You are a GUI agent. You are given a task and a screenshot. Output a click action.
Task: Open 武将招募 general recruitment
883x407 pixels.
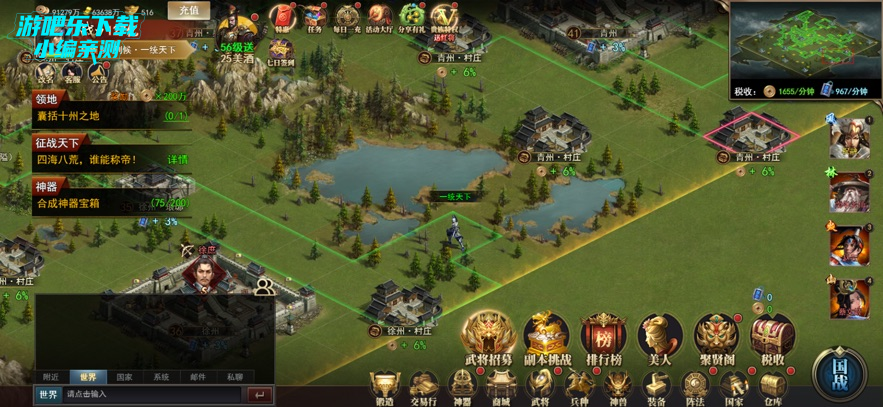[x=488, y=338]
